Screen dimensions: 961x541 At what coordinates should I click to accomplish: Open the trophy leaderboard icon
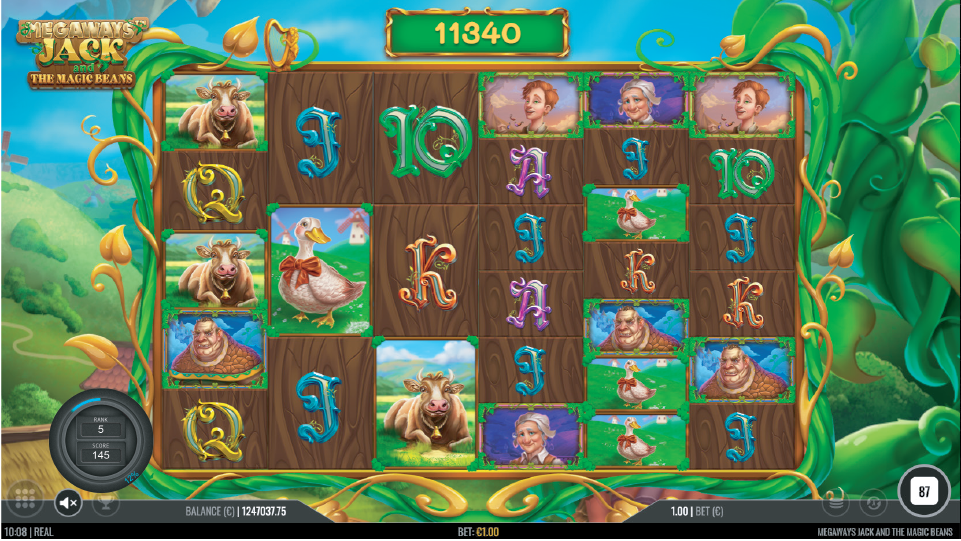[x=105, y=500]
